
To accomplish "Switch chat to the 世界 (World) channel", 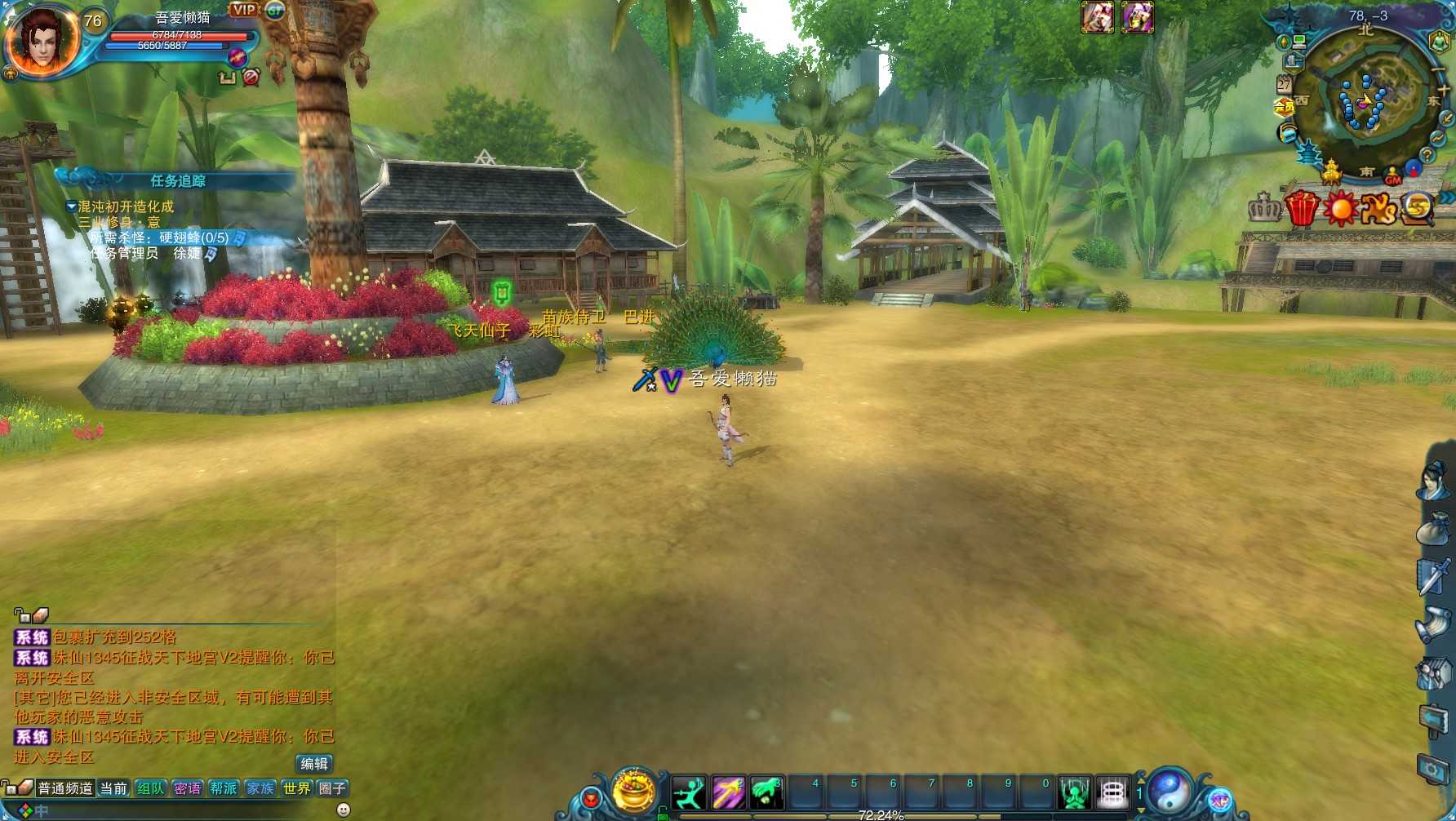I will (297, 788).
